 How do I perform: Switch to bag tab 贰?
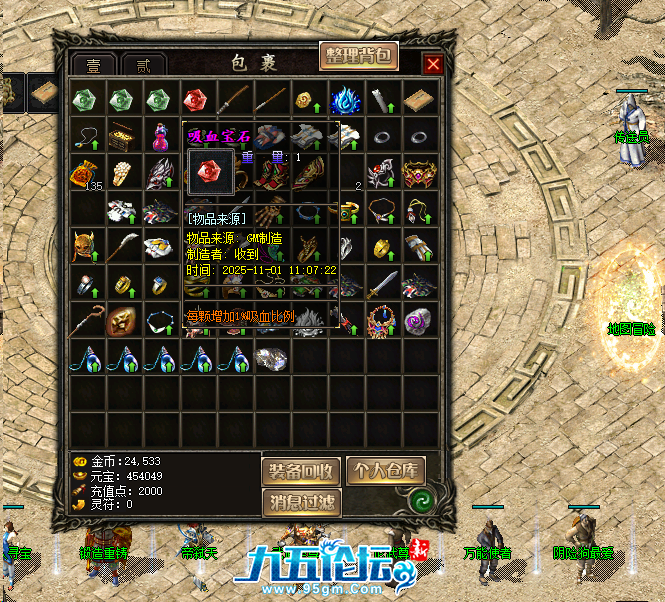(x=144, y=65)
